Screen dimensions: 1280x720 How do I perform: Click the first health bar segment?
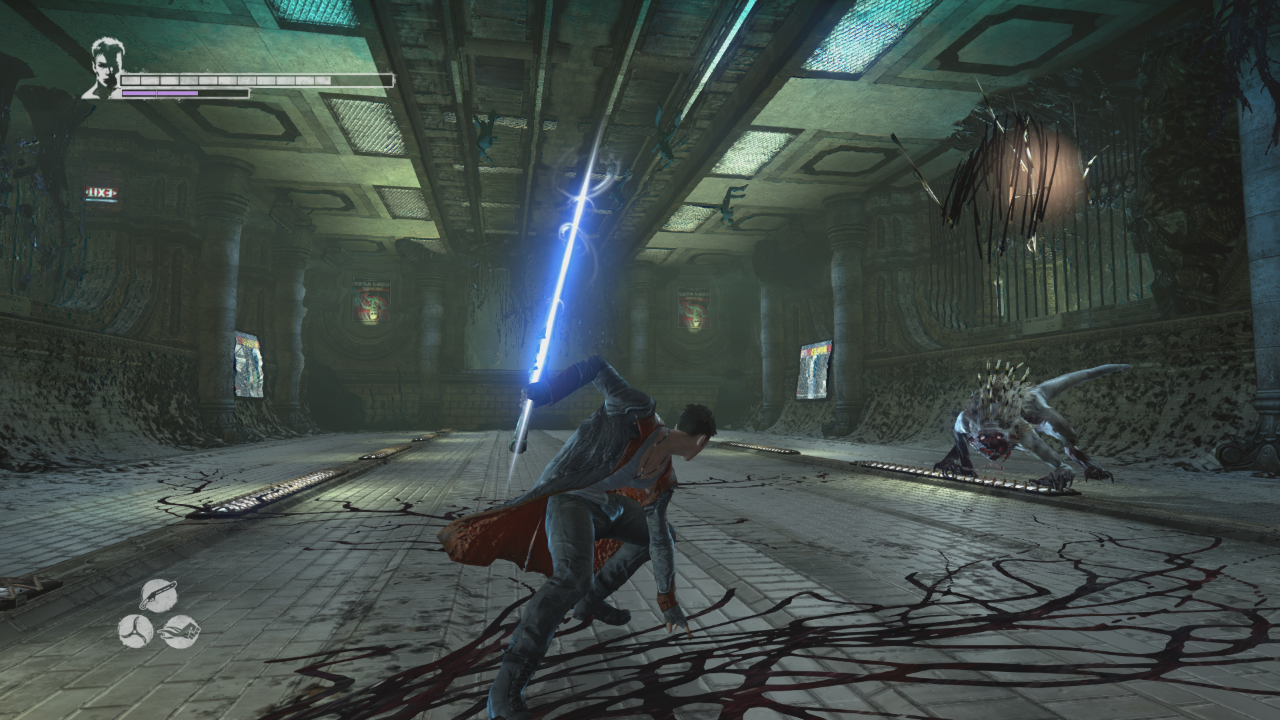coord(131,79)
